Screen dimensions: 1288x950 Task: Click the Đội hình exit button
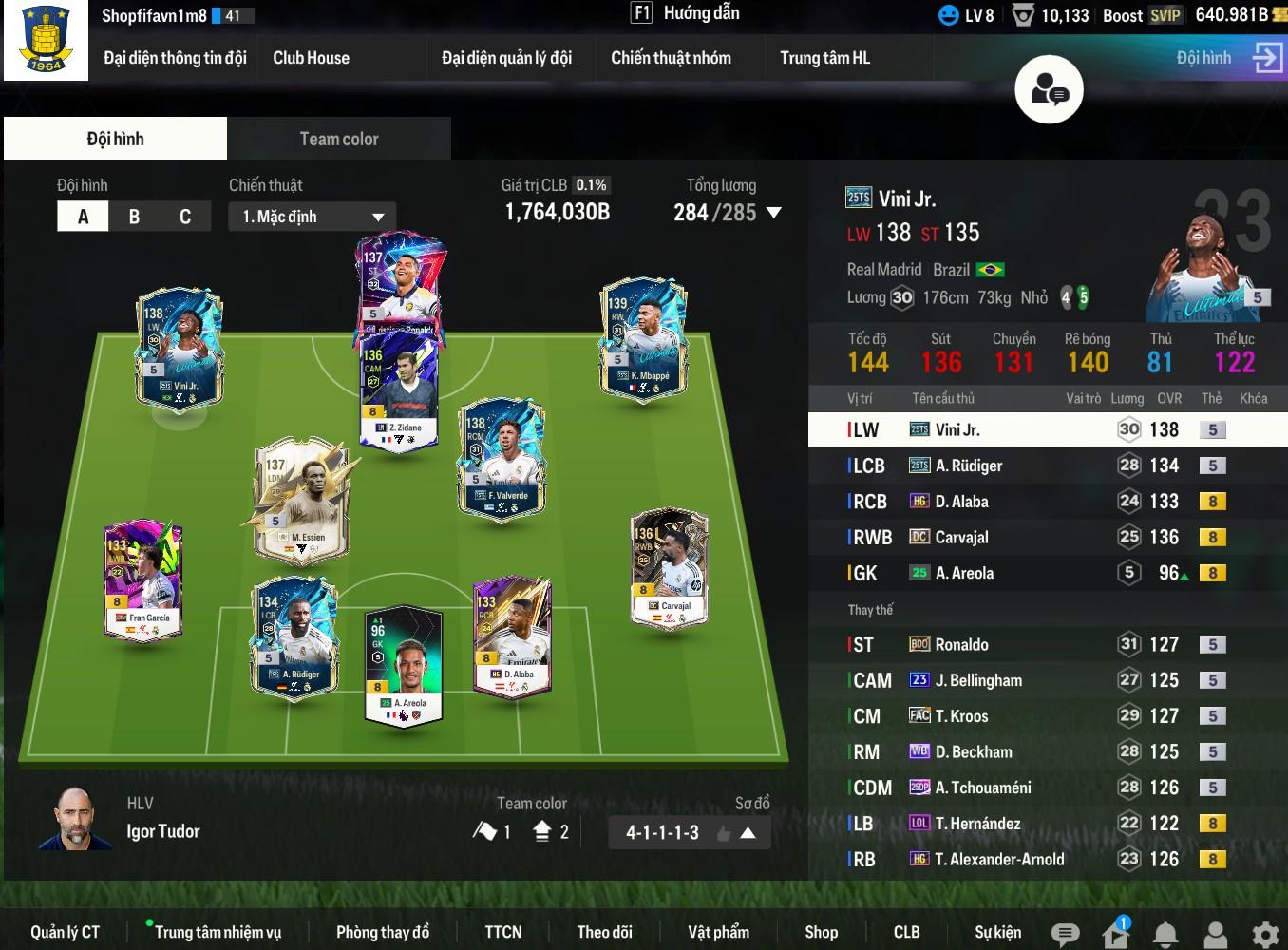tap(1267, 58)
